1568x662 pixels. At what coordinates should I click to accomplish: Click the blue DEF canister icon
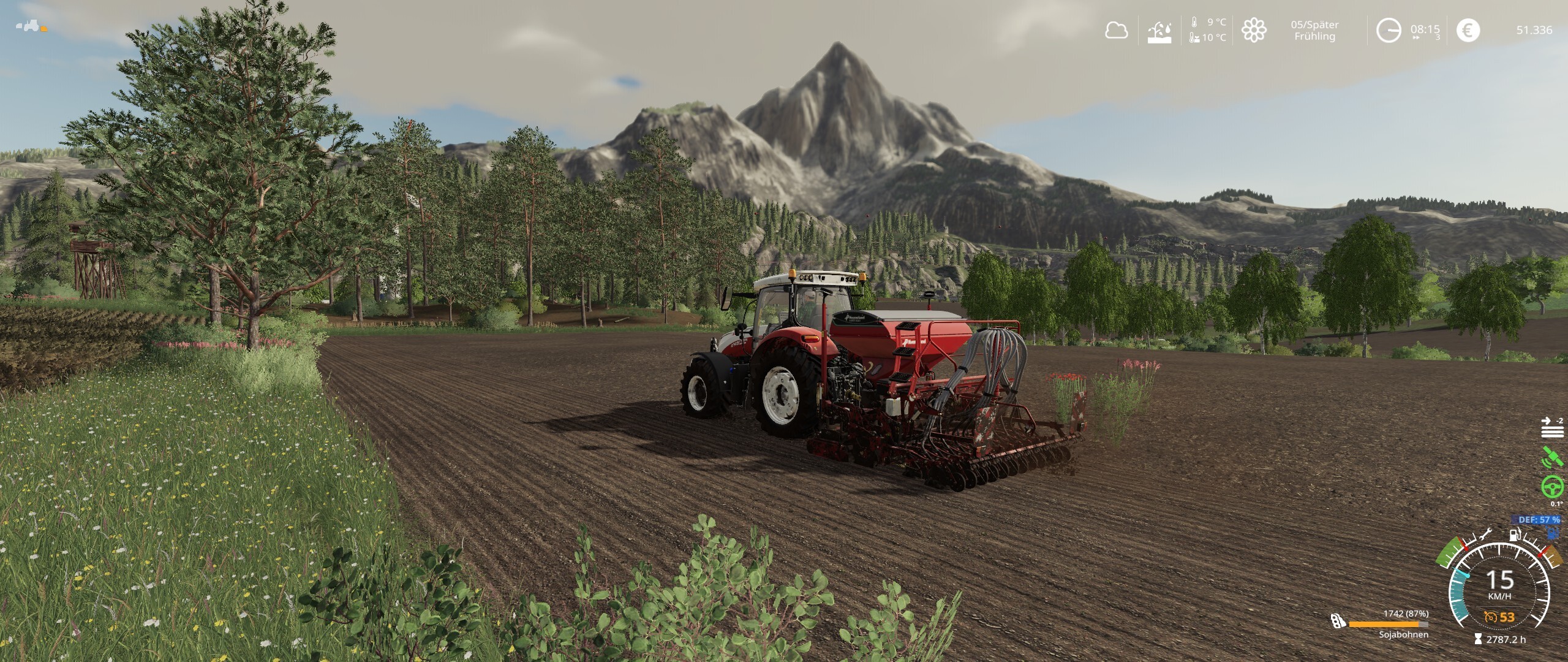click(x=1553, y=533)
